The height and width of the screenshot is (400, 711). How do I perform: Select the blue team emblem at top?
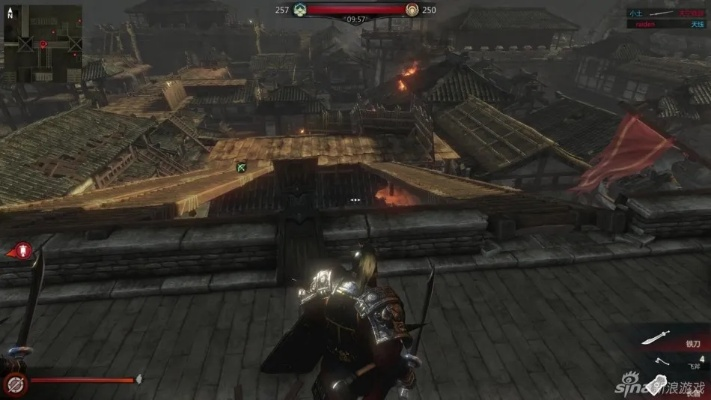coord(299,9)
